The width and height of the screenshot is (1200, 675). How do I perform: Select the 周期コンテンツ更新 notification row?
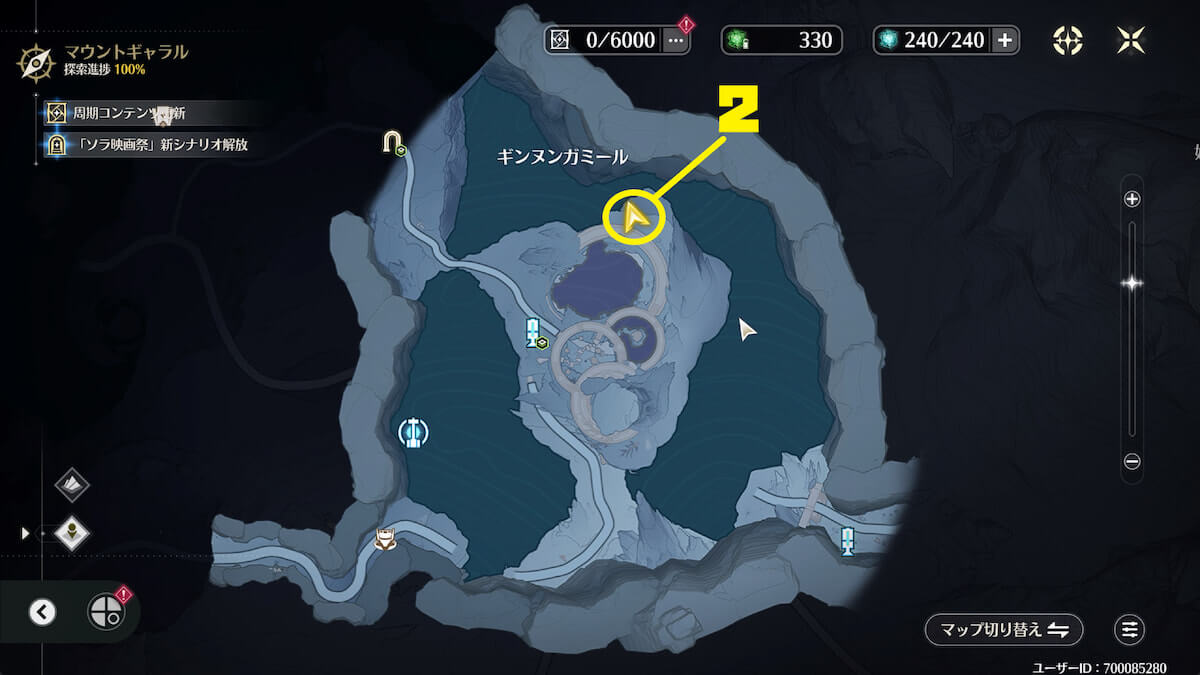pos(130,113)
